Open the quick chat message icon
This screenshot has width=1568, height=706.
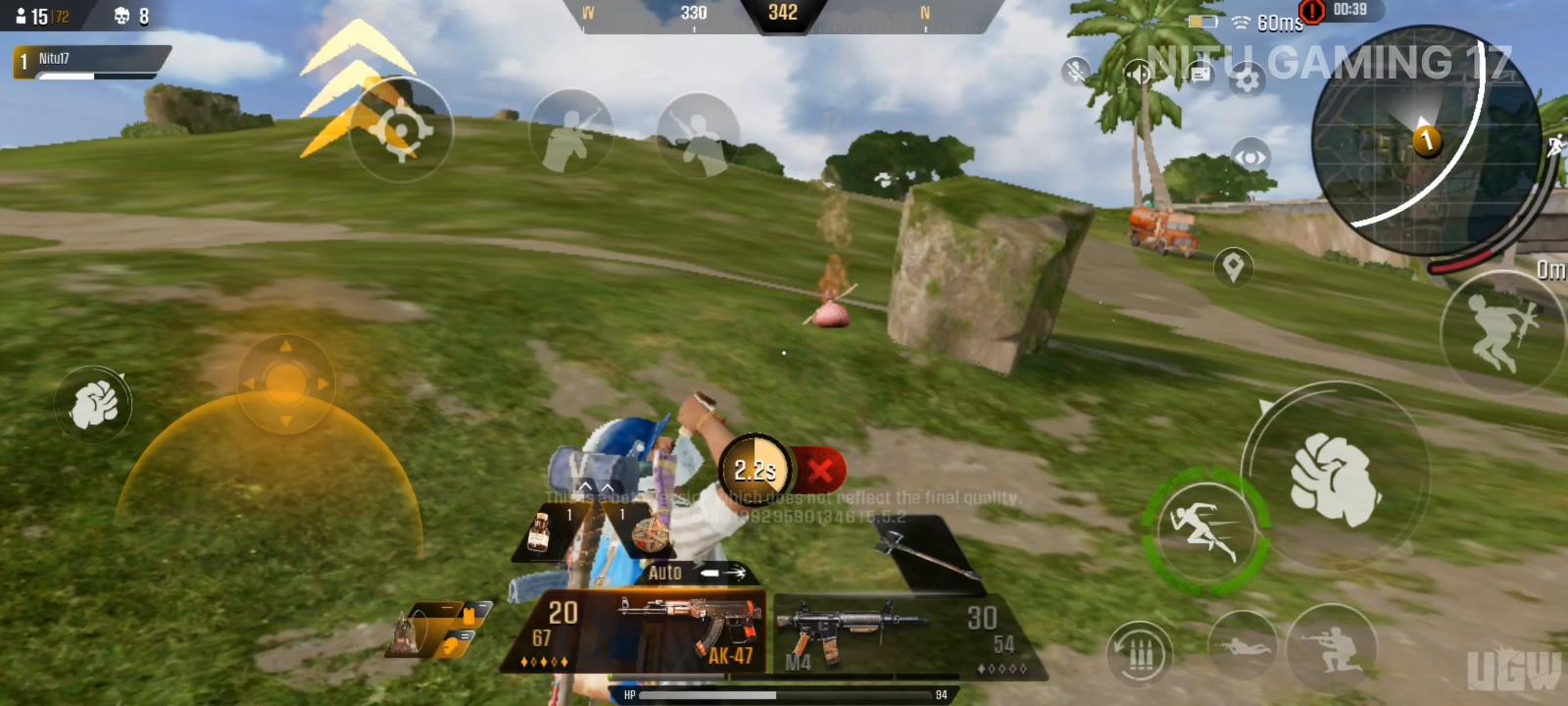1200,74
